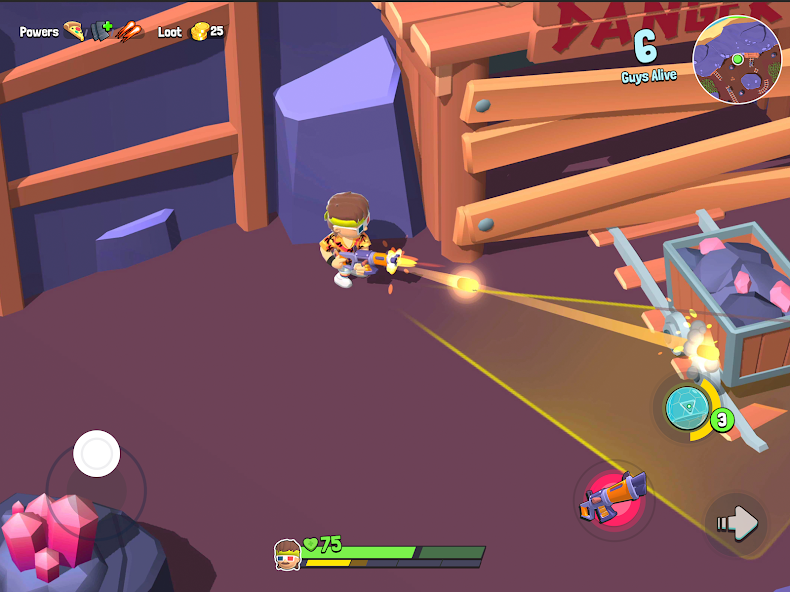The width and height of the screenshot is (790, 592).
Task: Tap the dash arrow button
Action: pyautogui.click(x=736, y=521)
